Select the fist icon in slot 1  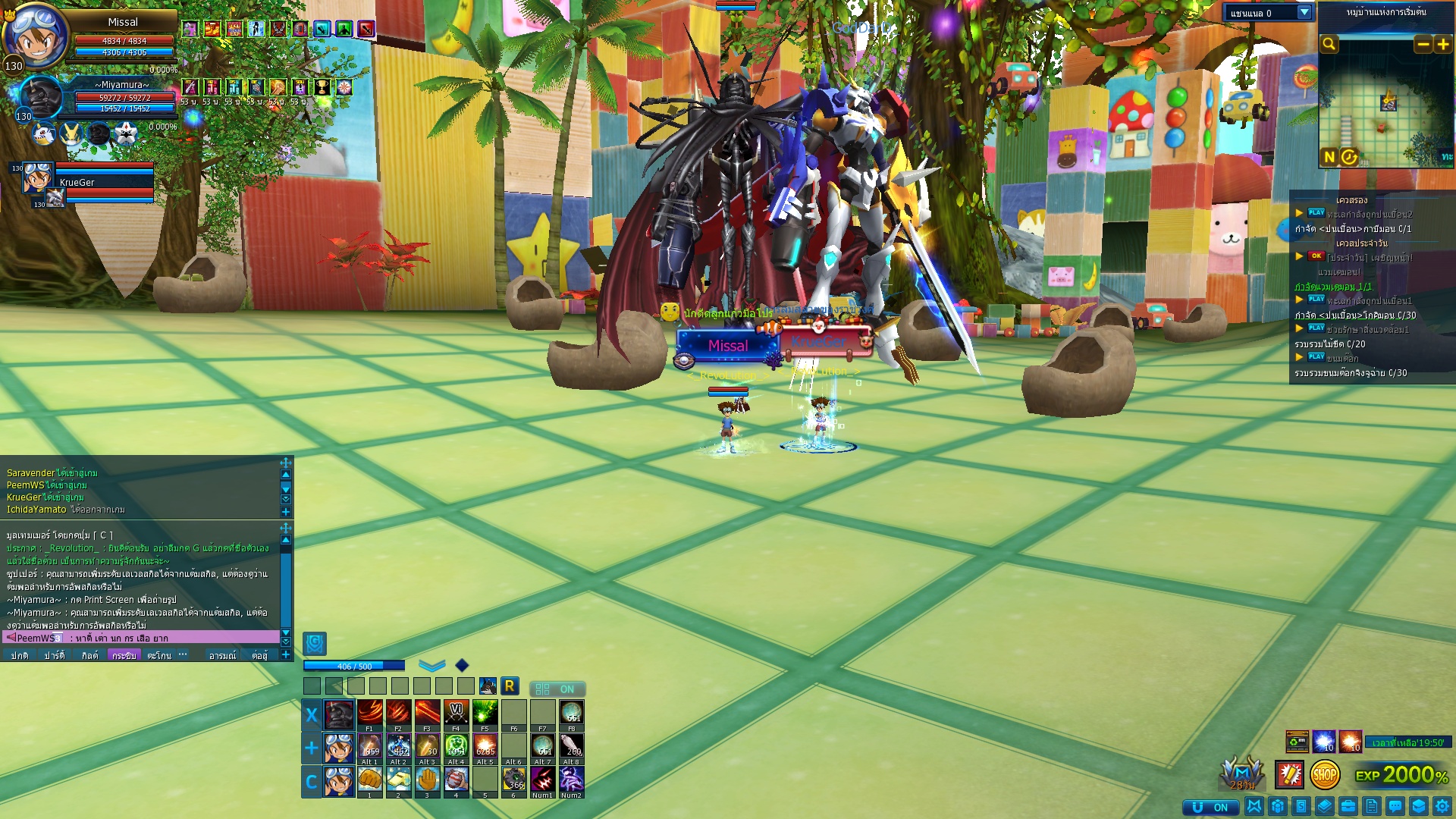[x=369, y=780]
